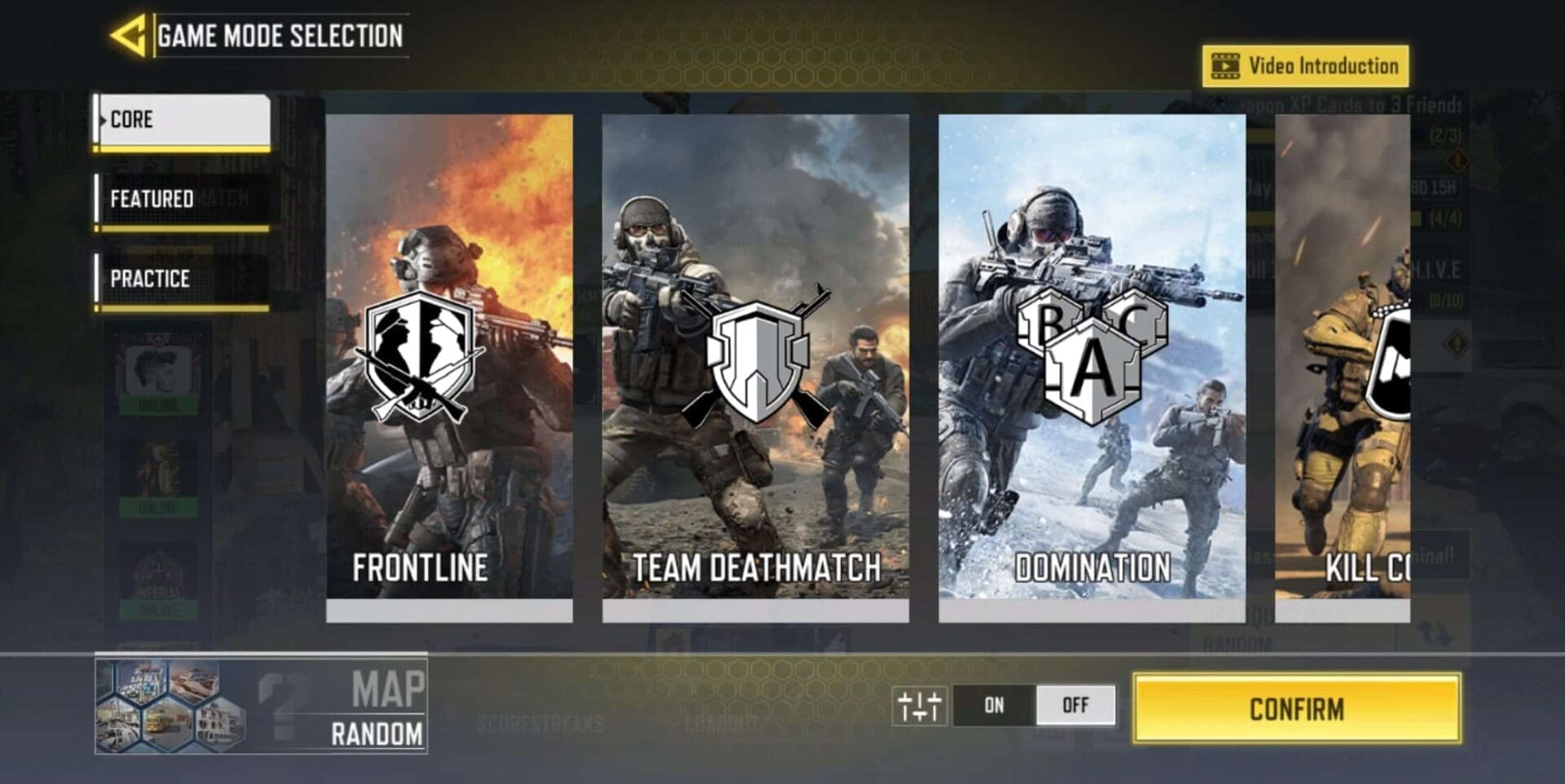
Task: Switch the toggle to OFF
Action: click(x=1076, y=706)
